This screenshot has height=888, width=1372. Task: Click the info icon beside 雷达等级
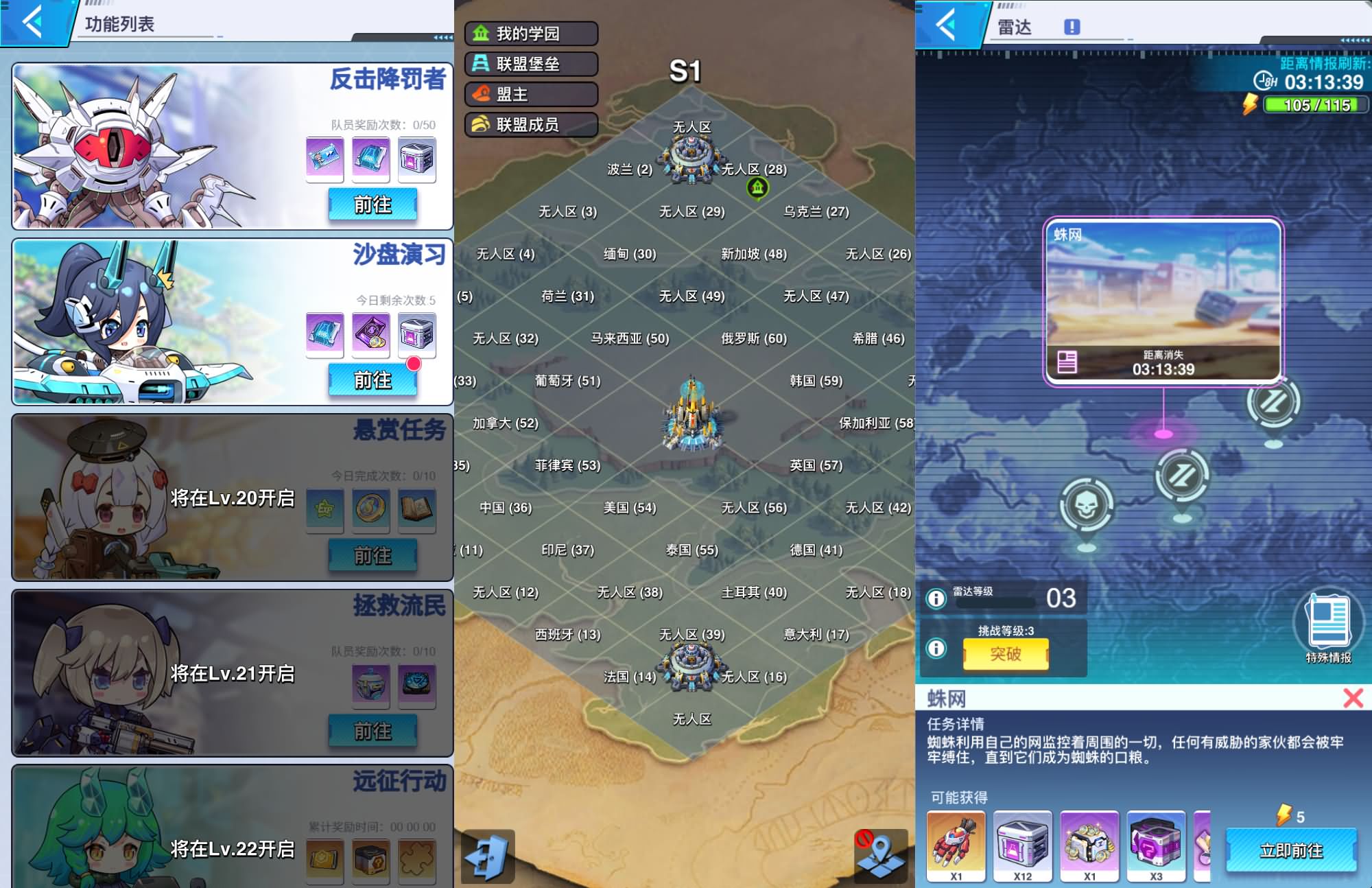pos(938,599)
